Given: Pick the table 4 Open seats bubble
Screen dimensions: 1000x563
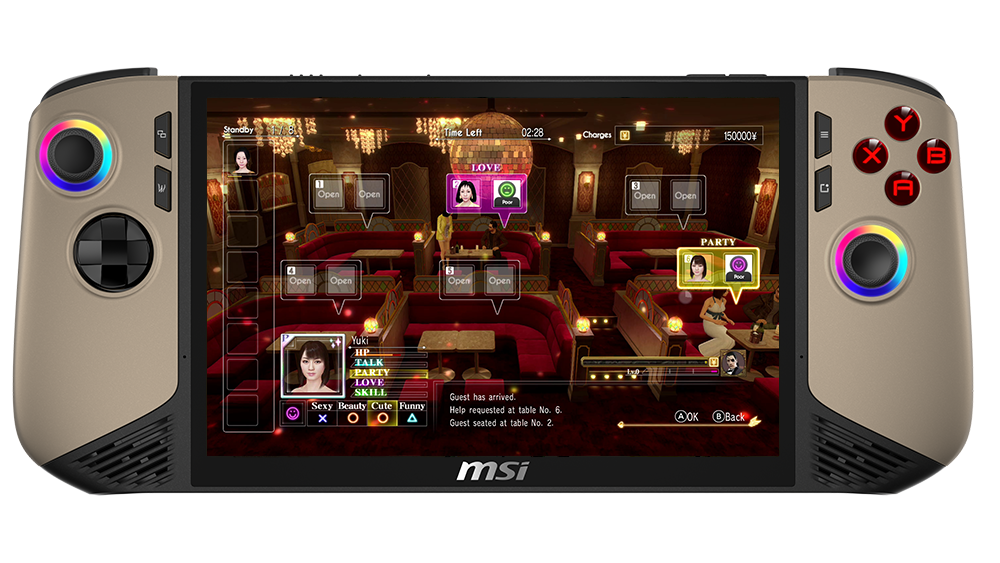Looking at the screenshot, I should 320,281.
